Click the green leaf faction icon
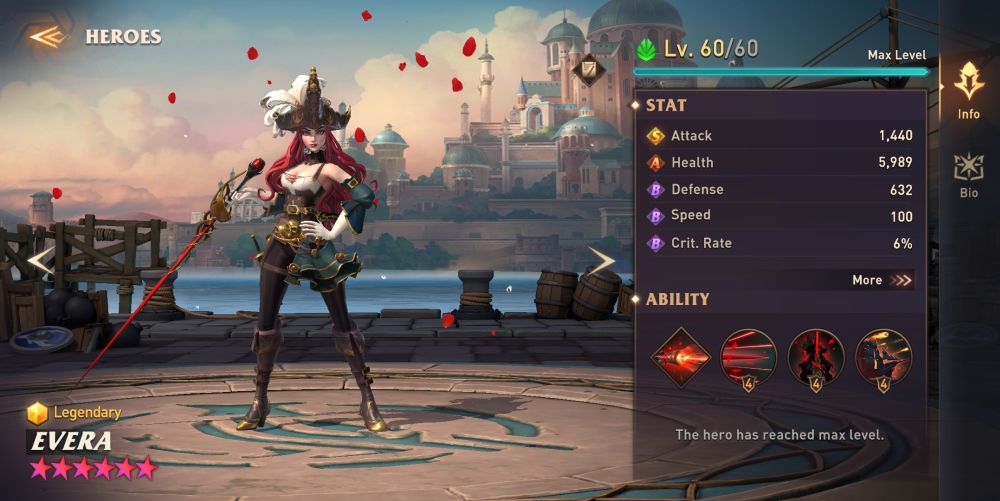 647,50
